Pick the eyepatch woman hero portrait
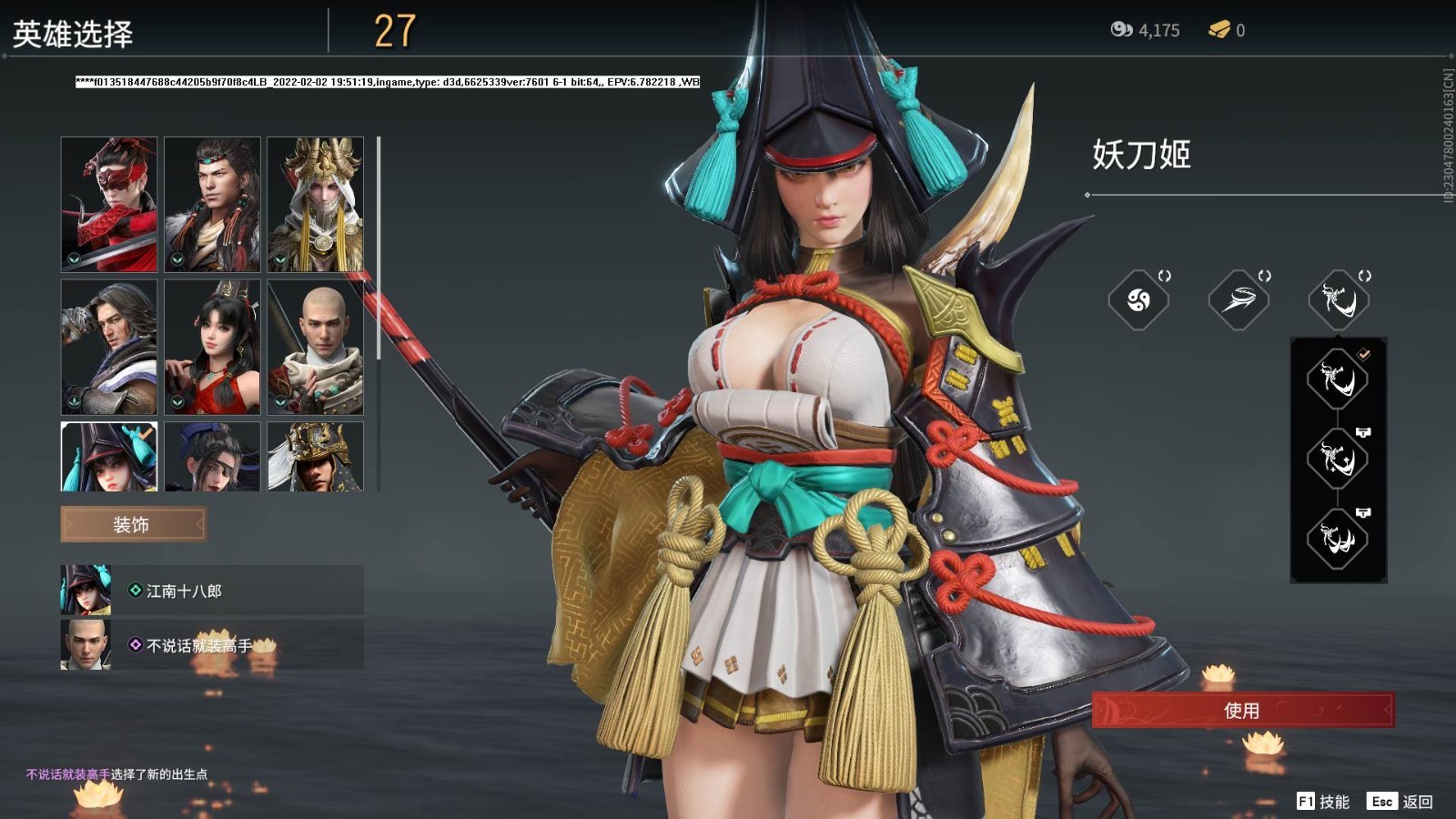Screen dimensions: 1456x819 (212, 457)
